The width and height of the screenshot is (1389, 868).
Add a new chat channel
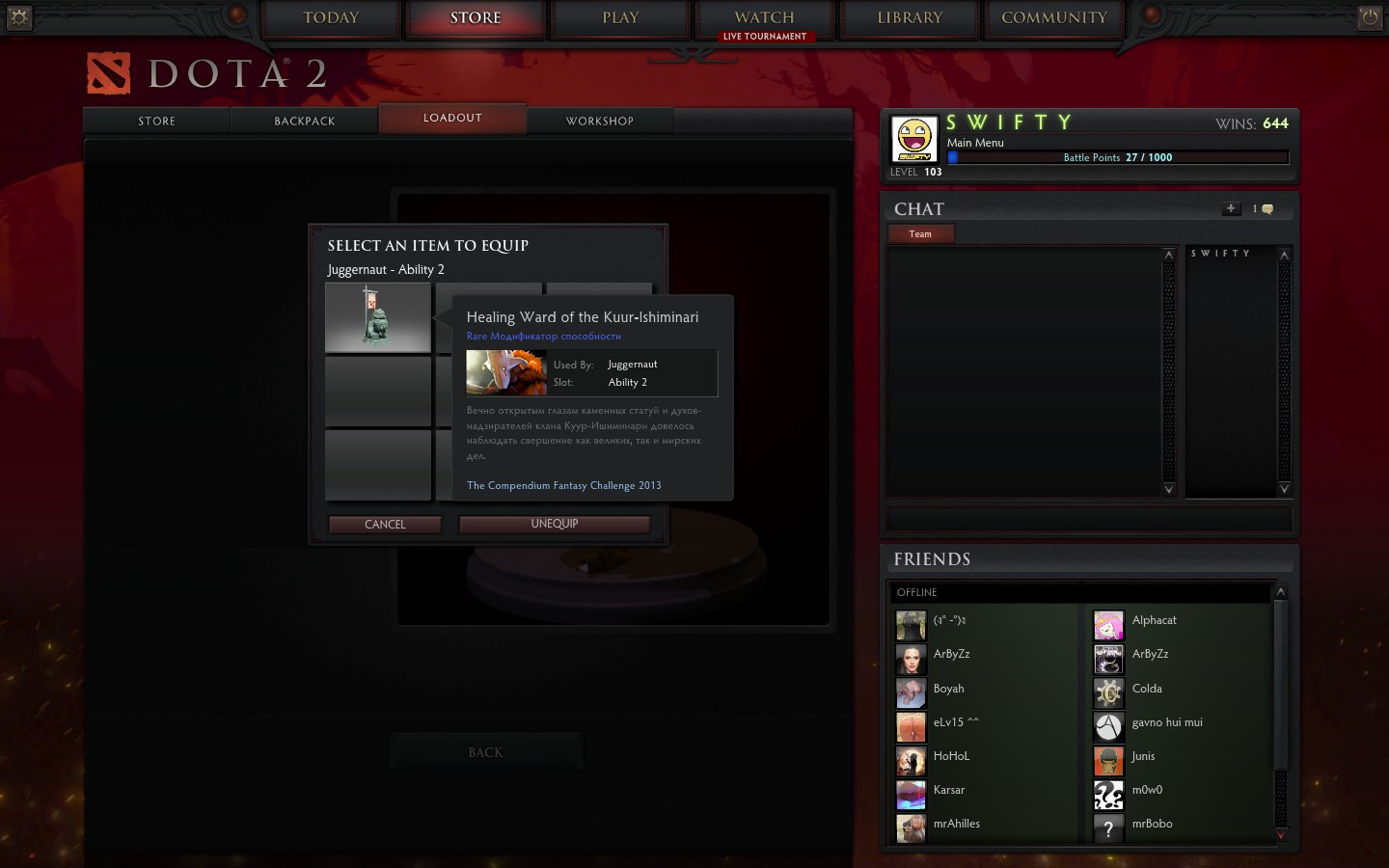point(1231,208)
